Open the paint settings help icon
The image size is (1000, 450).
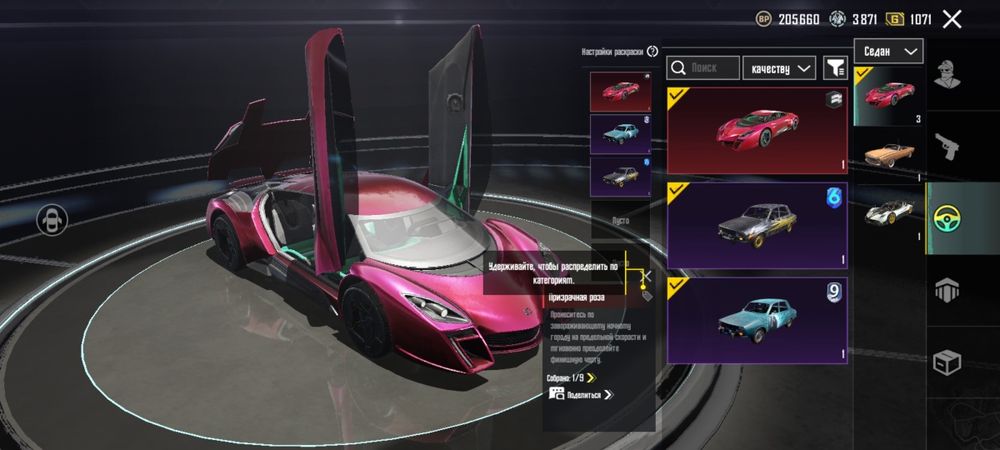[x=653, y=52]
